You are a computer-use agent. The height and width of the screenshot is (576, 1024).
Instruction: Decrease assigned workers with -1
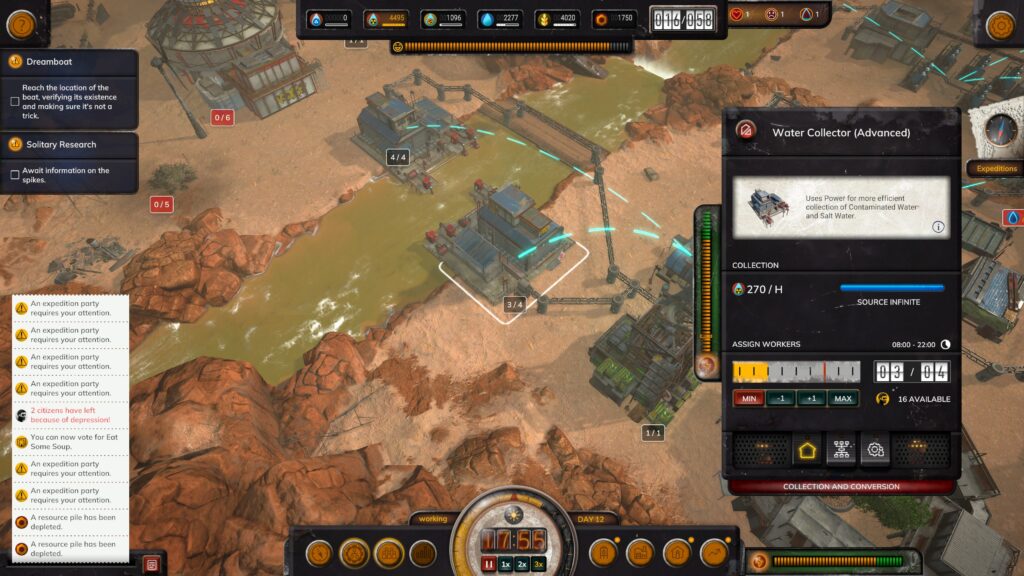pyautogui.click(x=781, y=398)
